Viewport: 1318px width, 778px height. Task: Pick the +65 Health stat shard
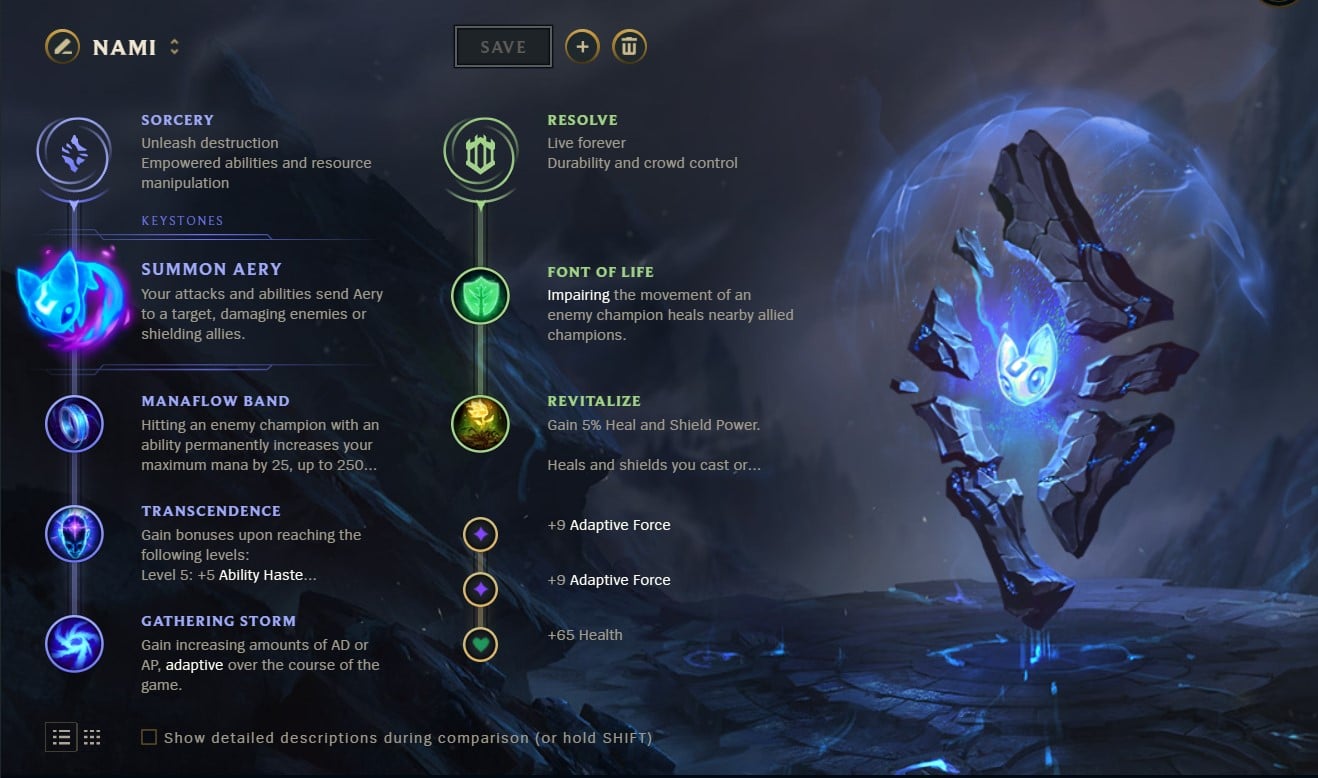tap(480, 645)
